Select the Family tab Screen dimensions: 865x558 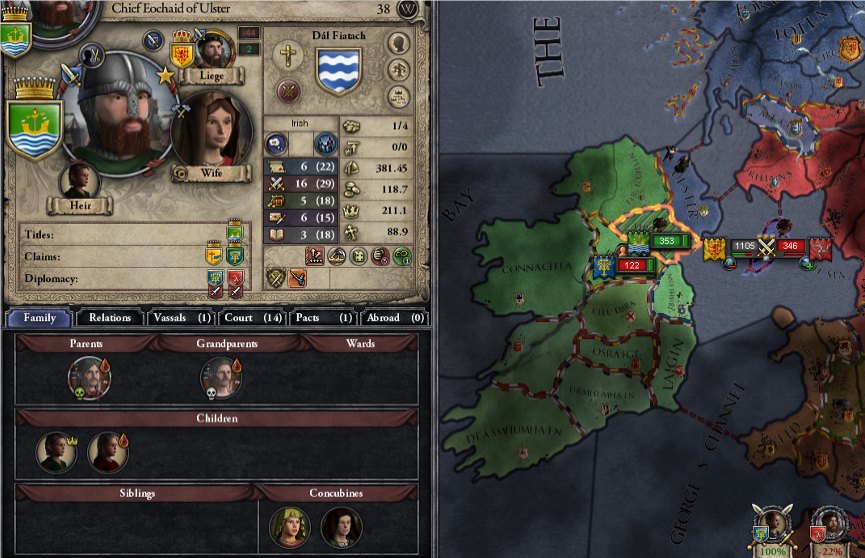(x=39, y=318)
